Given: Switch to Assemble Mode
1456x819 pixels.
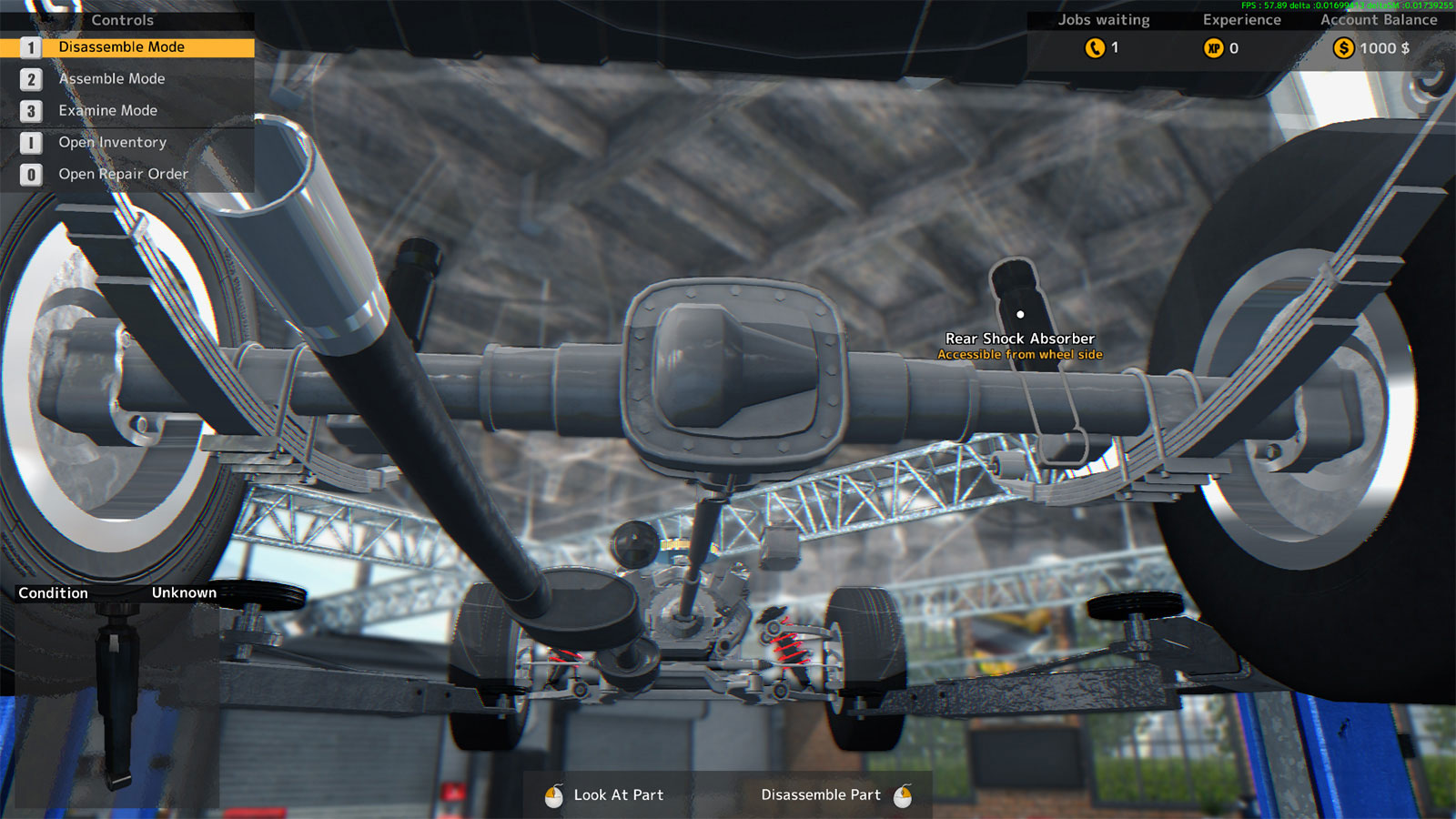Looking at the screenshot, I should (x=111, y=79).
